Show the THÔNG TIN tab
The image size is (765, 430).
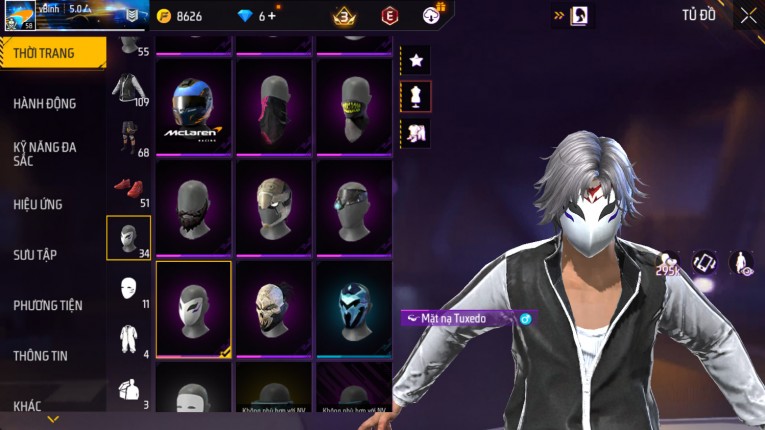41,355
